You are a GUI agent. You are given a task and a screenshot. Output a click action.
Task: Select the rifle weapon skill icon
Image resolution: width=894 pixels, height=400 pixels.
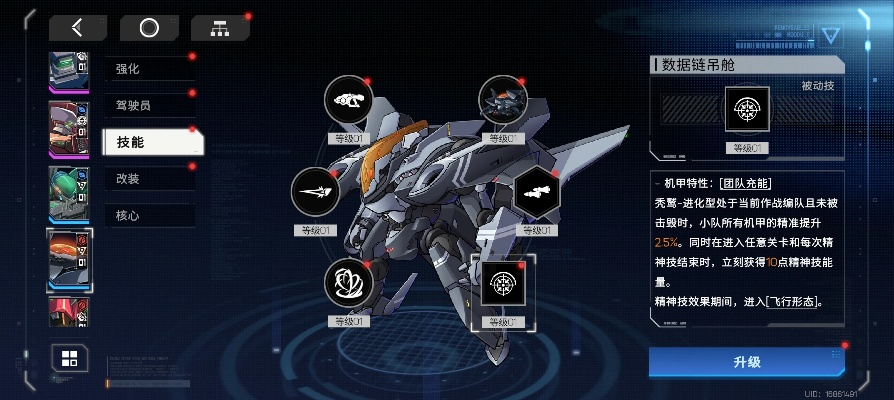point(349,100)
